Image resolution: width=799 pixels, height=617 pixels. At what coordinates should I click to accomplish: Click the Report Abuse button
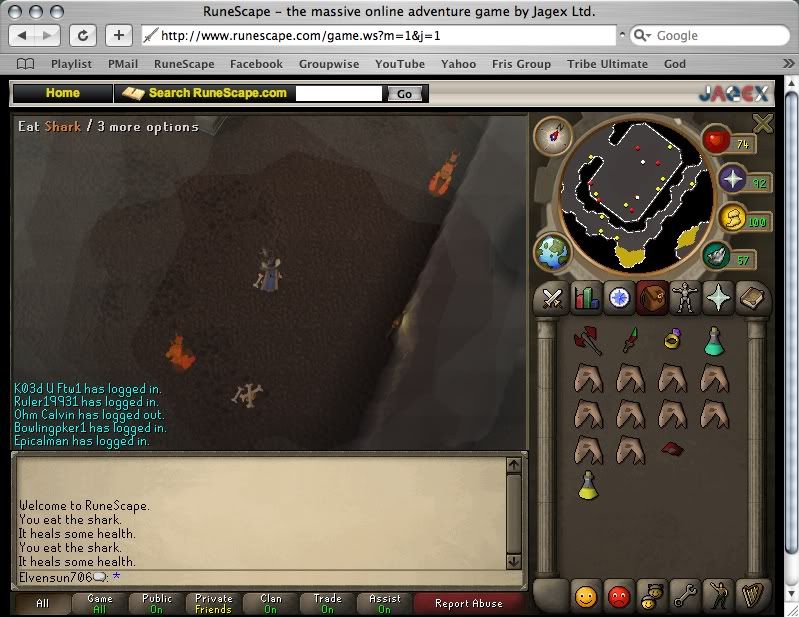coord(468,604)
